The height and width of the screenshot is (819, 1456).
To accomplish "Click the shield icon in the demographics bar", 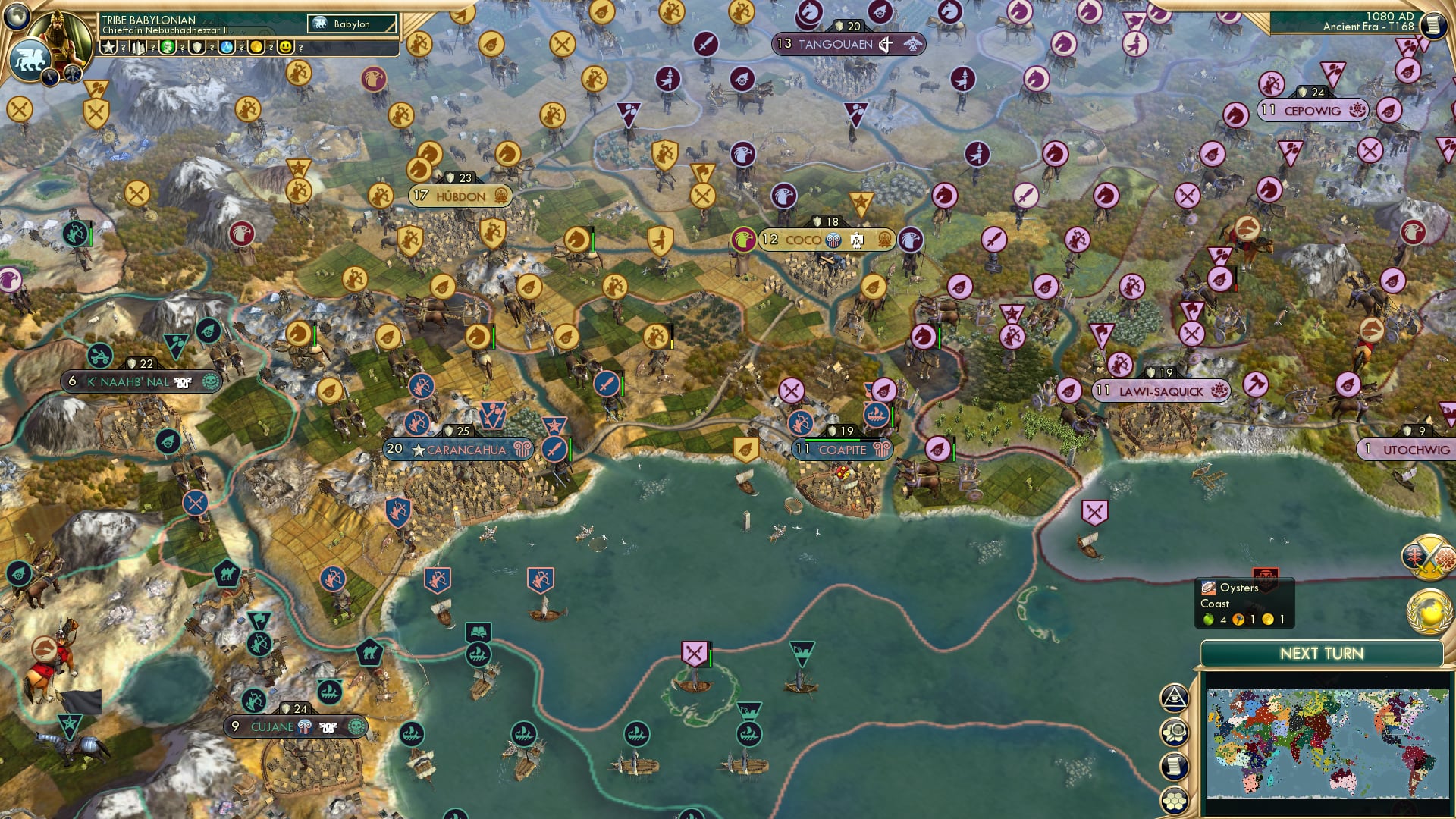I will point(198,48).
